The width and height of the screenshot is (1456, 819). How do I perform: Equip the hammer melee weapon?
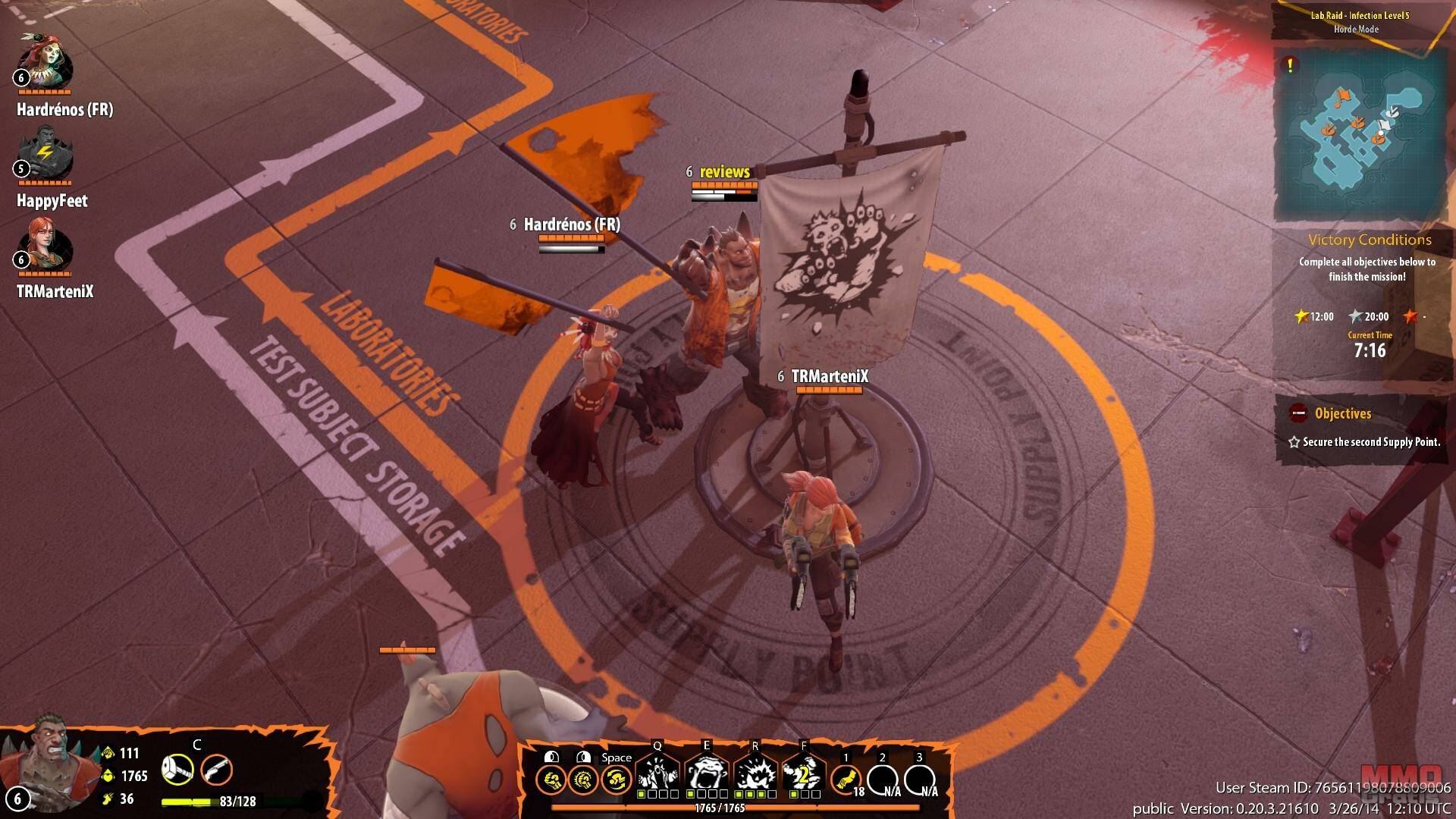click(x=177, y=770)
